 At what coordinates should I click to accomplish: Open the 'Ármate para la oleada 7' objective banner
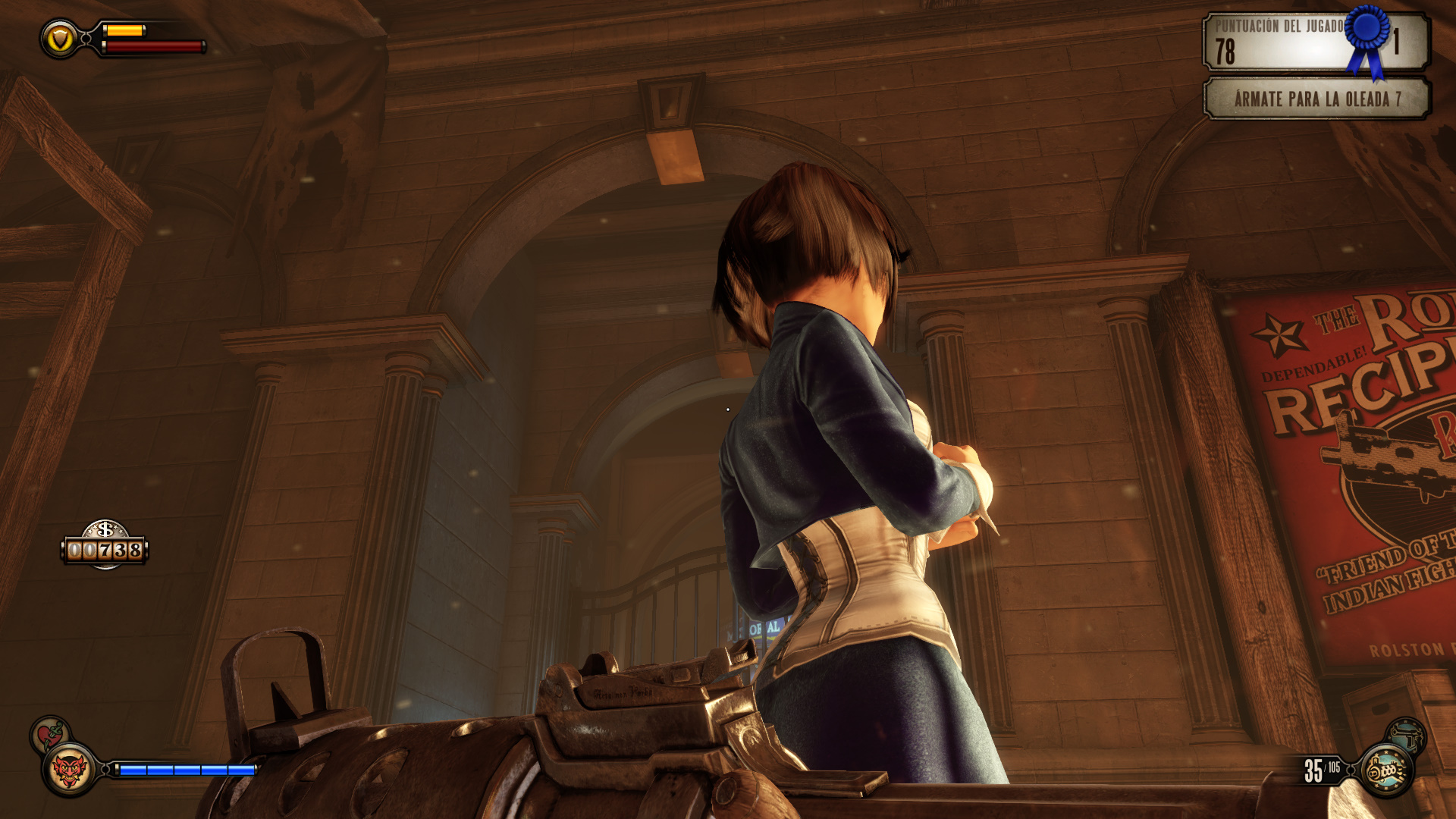1316,99
